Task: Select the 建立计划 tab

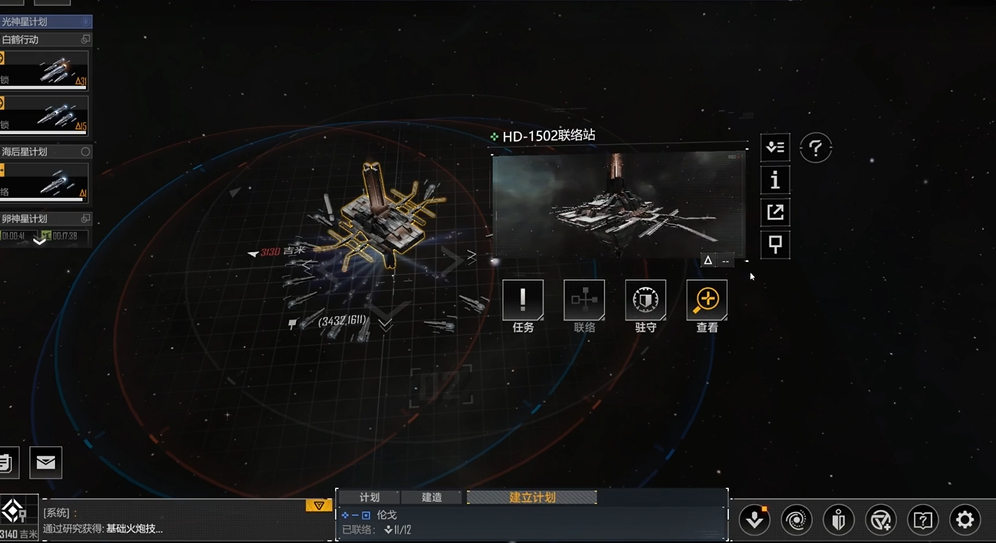Action: (x=531, y=497)
